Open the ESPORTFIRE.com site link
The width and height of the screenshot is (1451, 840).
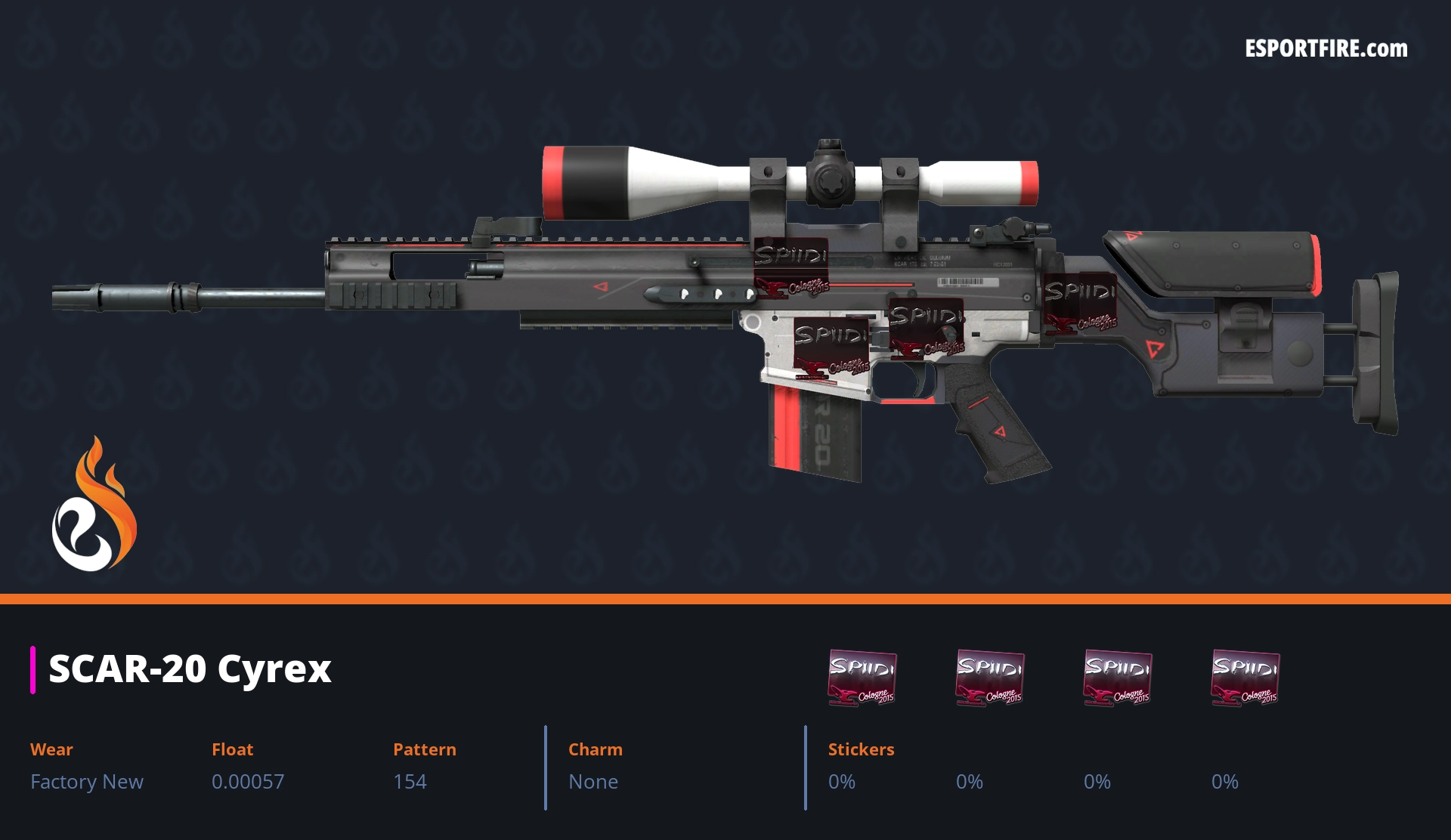(1326, 49)
